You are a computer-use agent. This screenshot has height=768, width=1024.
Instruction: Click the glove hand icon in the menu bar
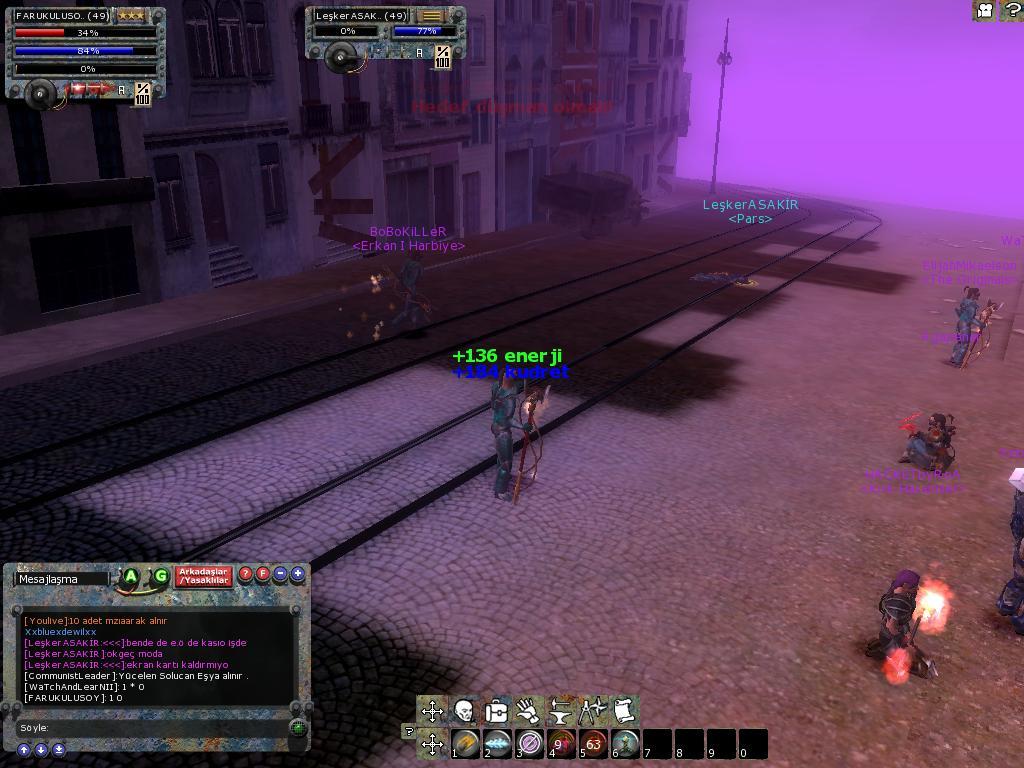point(528,712)
